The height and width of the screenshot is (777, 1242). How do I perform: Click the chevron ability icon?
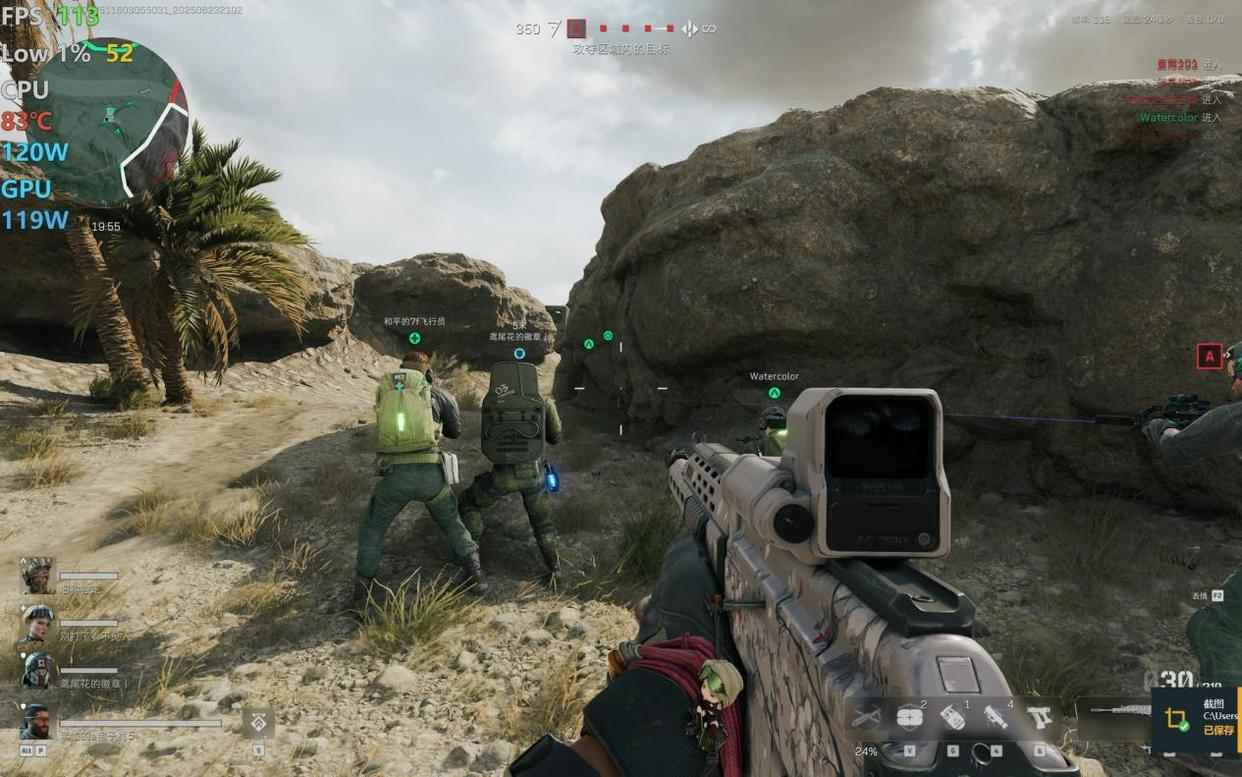tap(258, 722)
